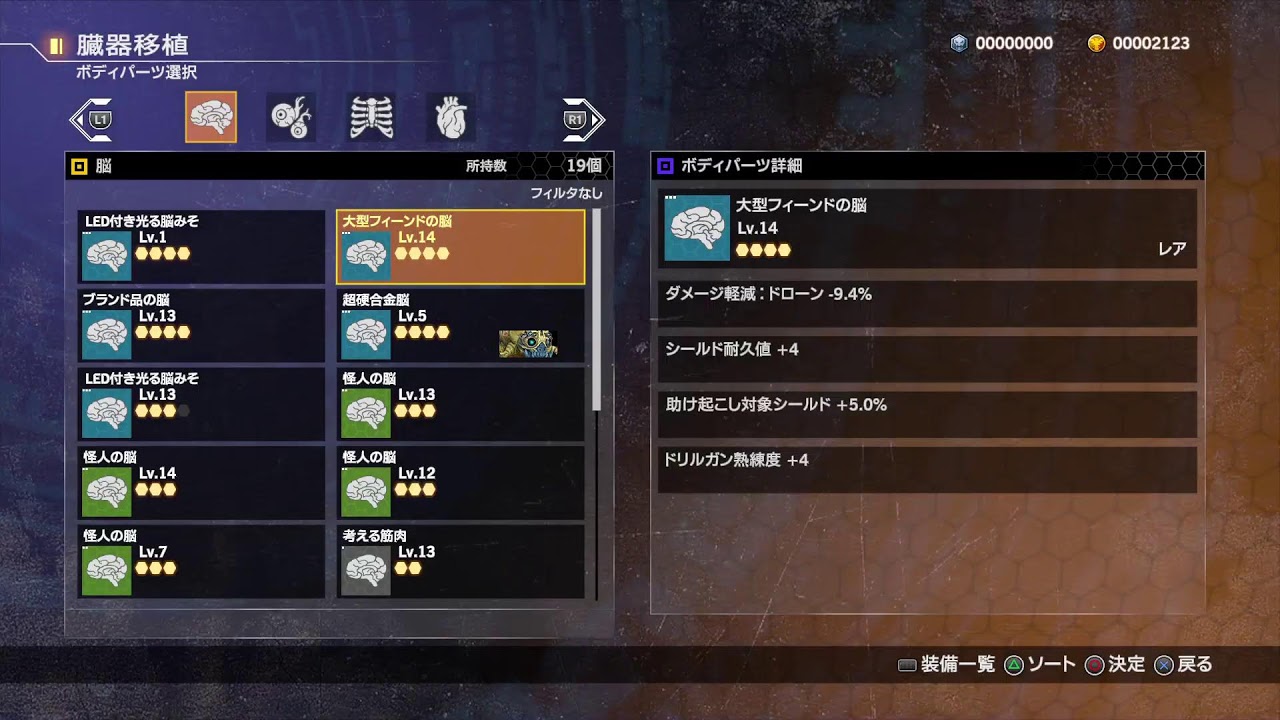Image resolution: width=1280 pixels, height=720 pixels.
Task: Select 怪人の脳 Lv.13 entry
Action: pos(460,404)
